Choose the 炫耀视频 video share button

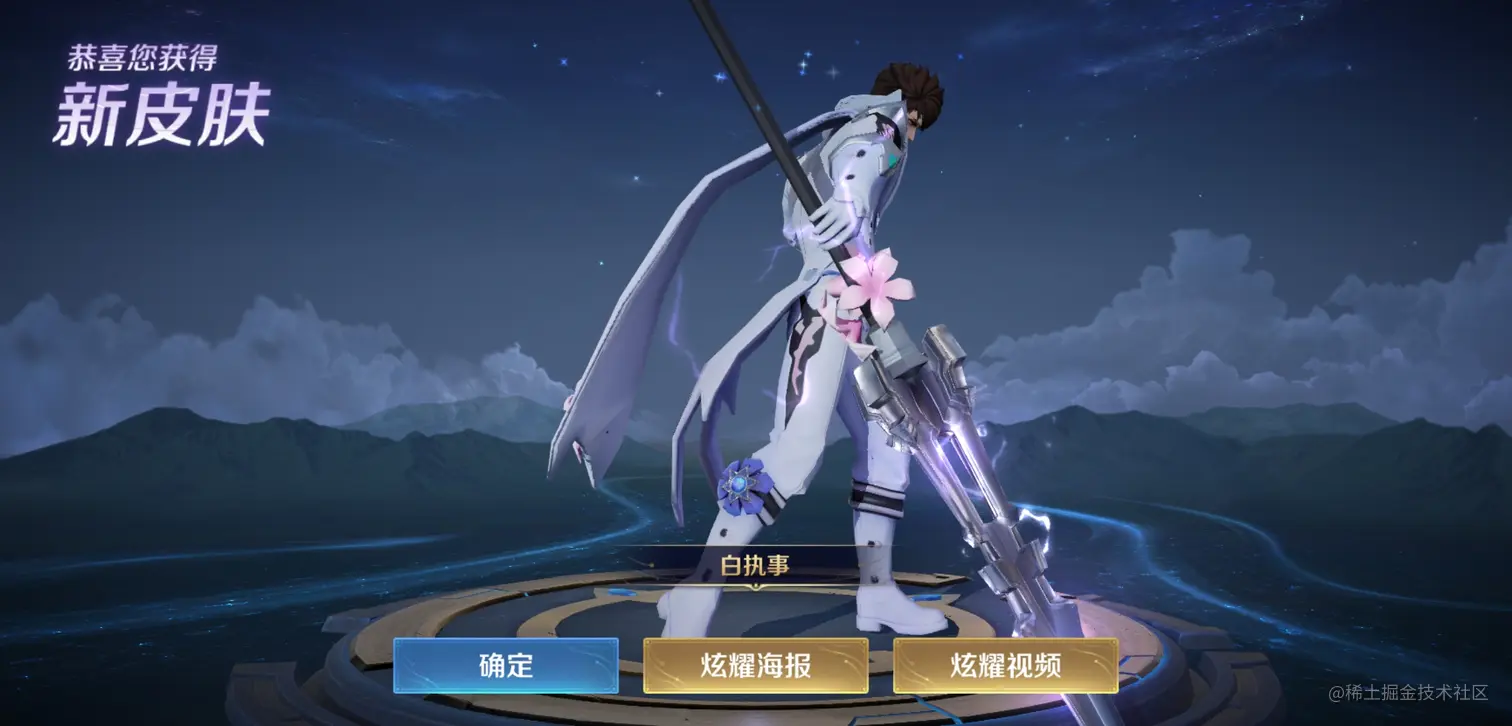tap(1005, 665)
